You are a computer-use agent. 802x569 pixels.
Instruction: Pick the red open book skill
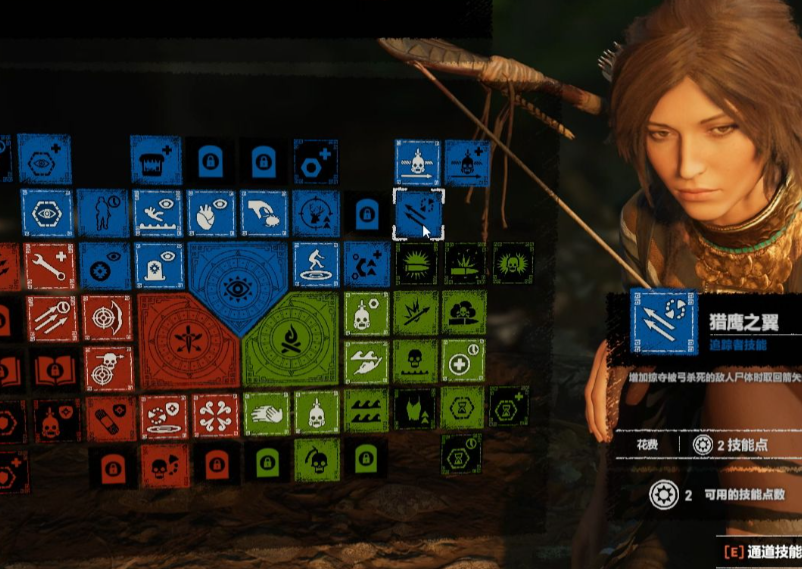tap(56, 370)
